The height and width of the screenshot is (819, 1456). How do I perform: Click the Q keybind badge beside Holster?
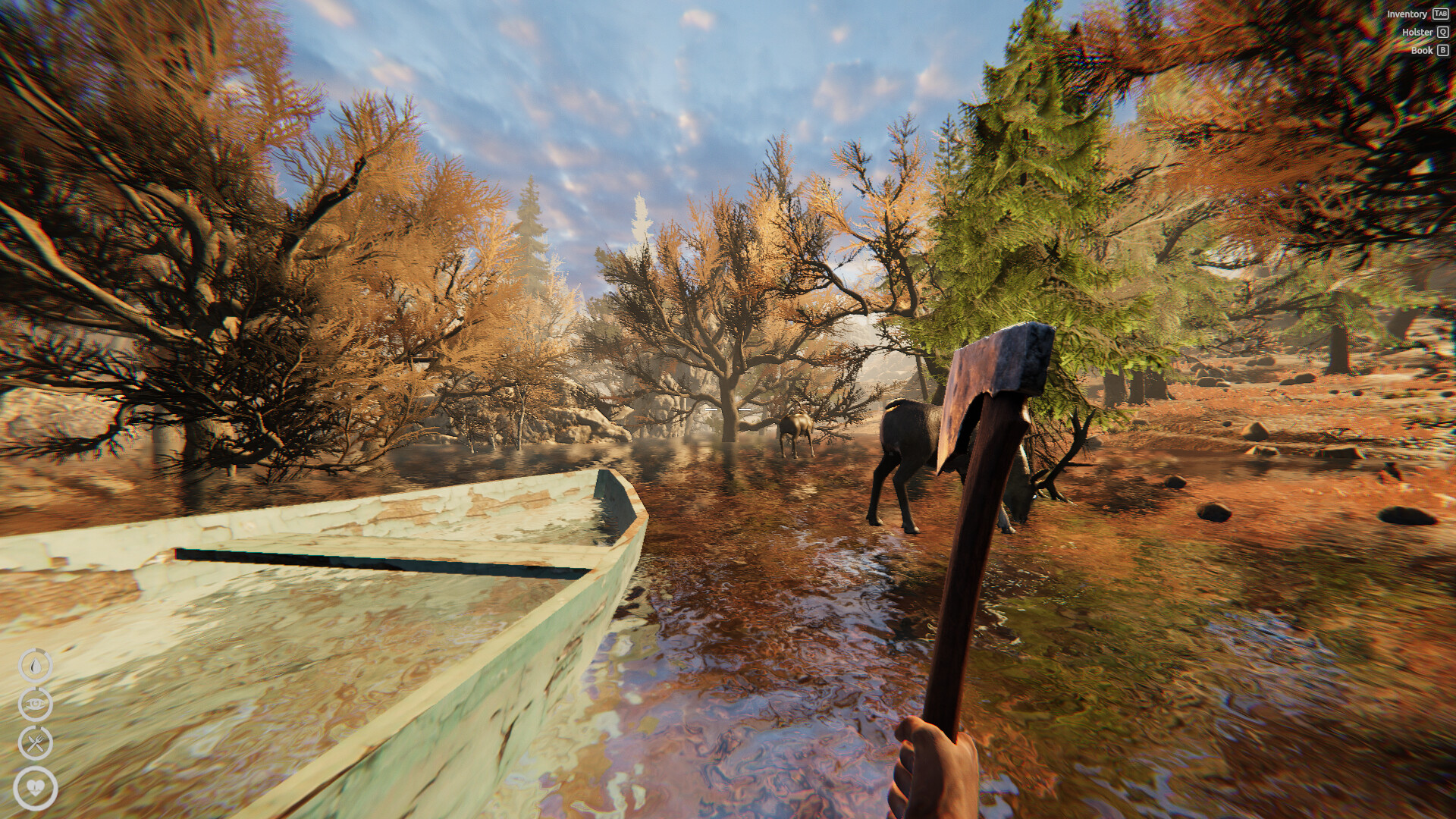pyautogui.click(x=1442, y=32)
